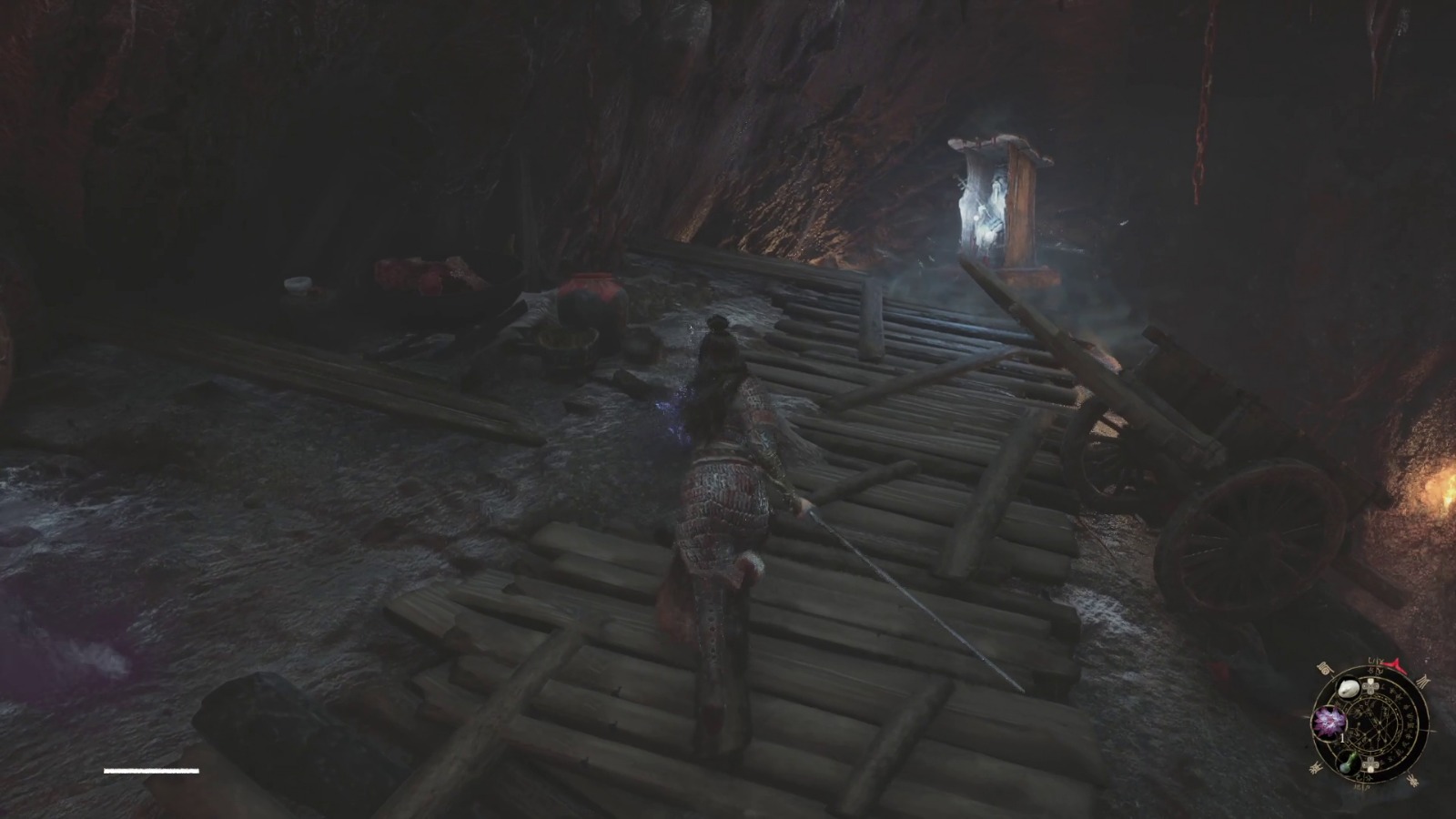Viewport: 1456px width, 819px height.
Task: Click the spider-shaped glyph below the item wheel
Action: [1413, 781]
